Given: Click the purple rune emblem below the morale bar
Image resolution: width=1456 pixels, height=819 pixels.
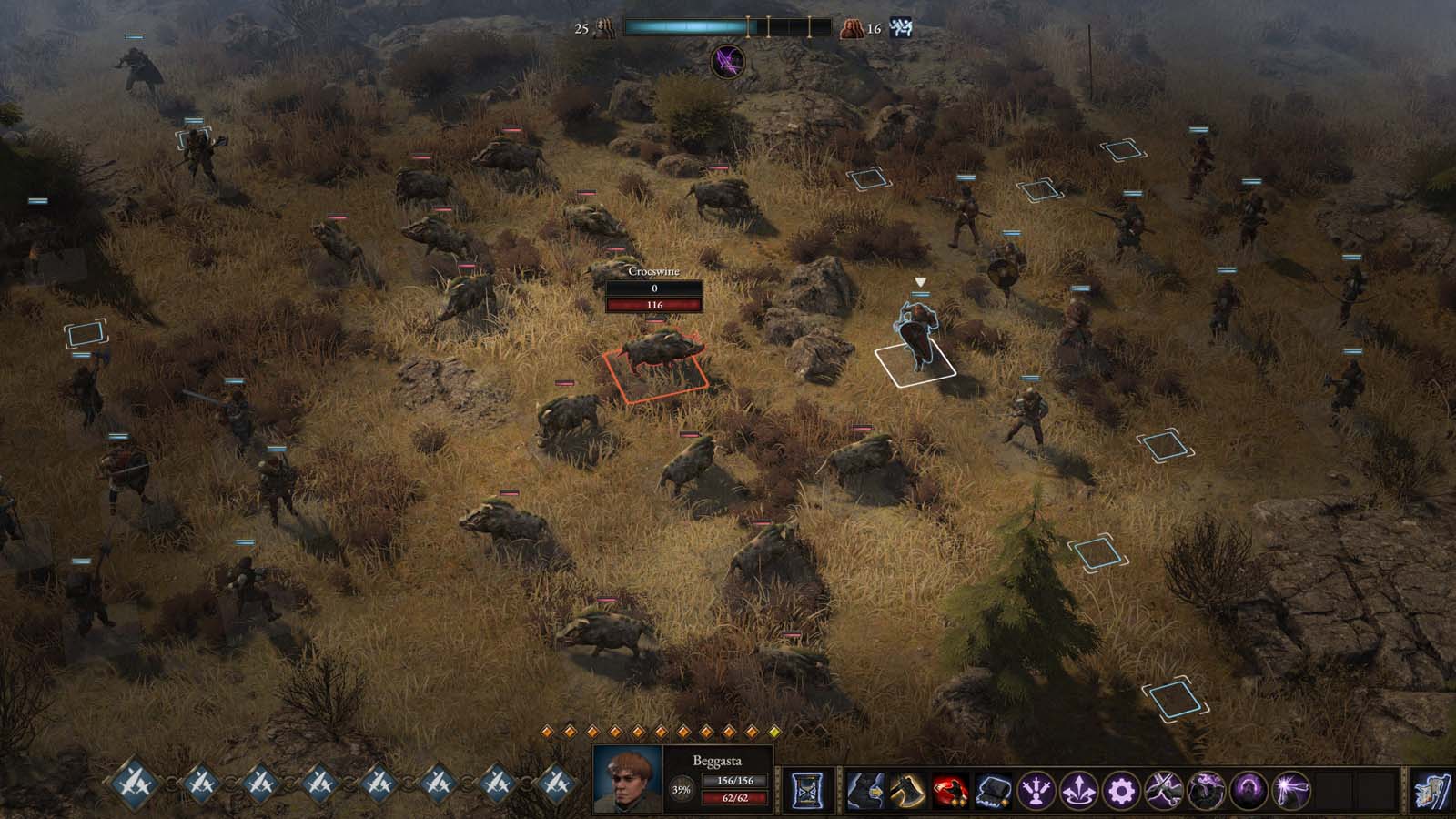Looking at the screenshot, I should click(x=727, y=62).
